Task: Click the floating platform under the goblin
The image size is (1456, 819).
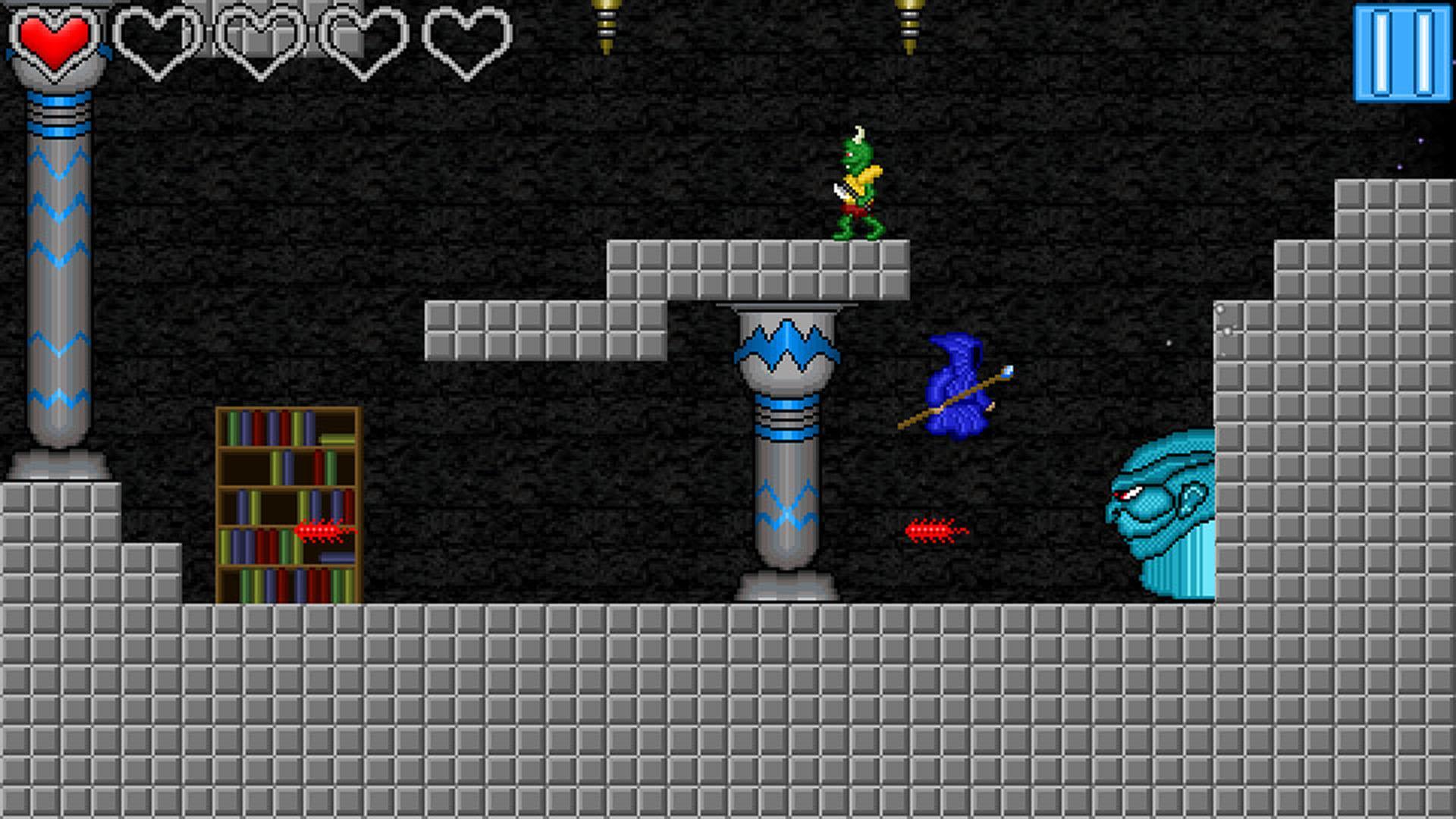Action: click(x=758, y=269)
